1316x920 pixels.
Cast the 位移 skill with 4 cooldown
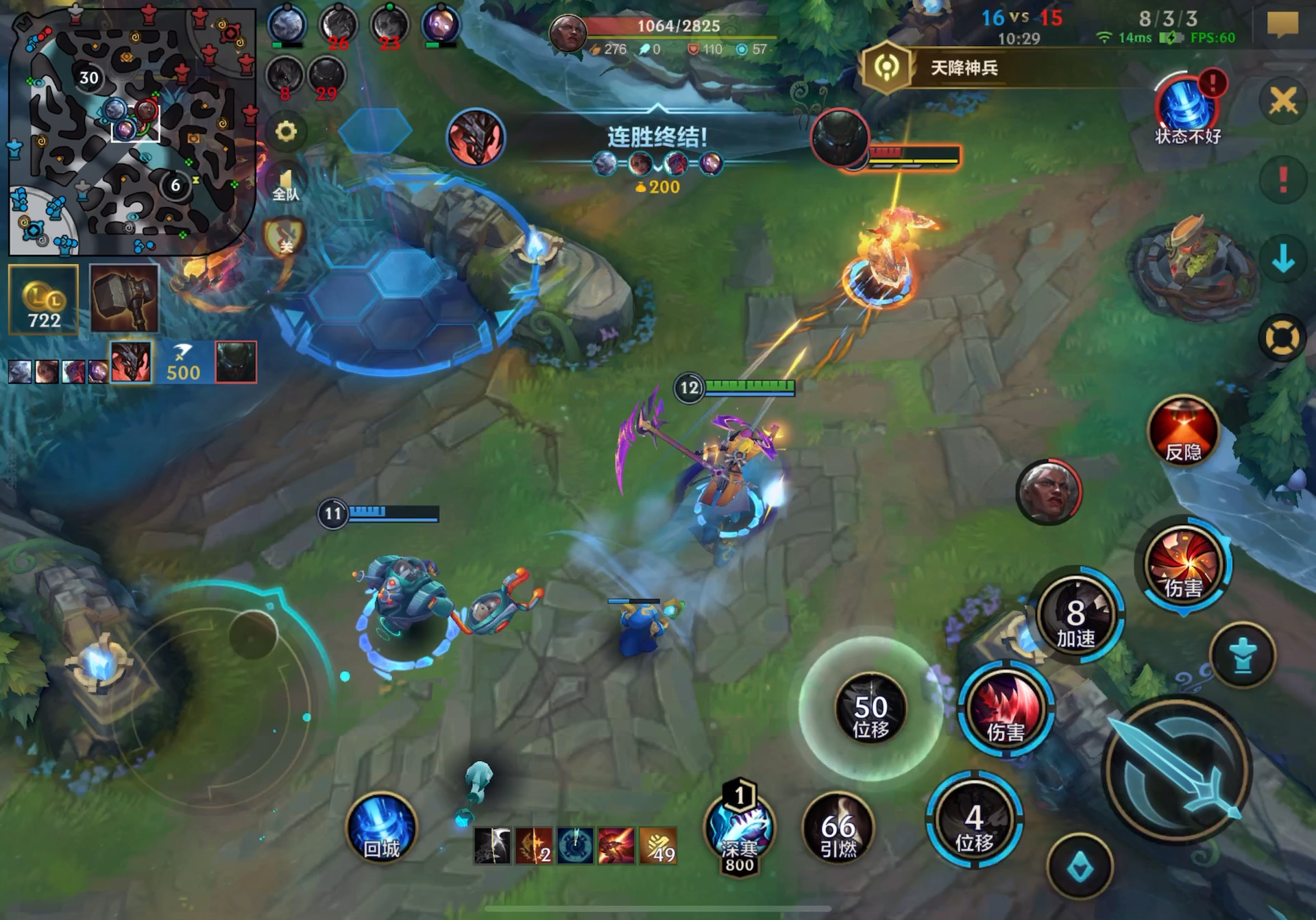(974, 822)
